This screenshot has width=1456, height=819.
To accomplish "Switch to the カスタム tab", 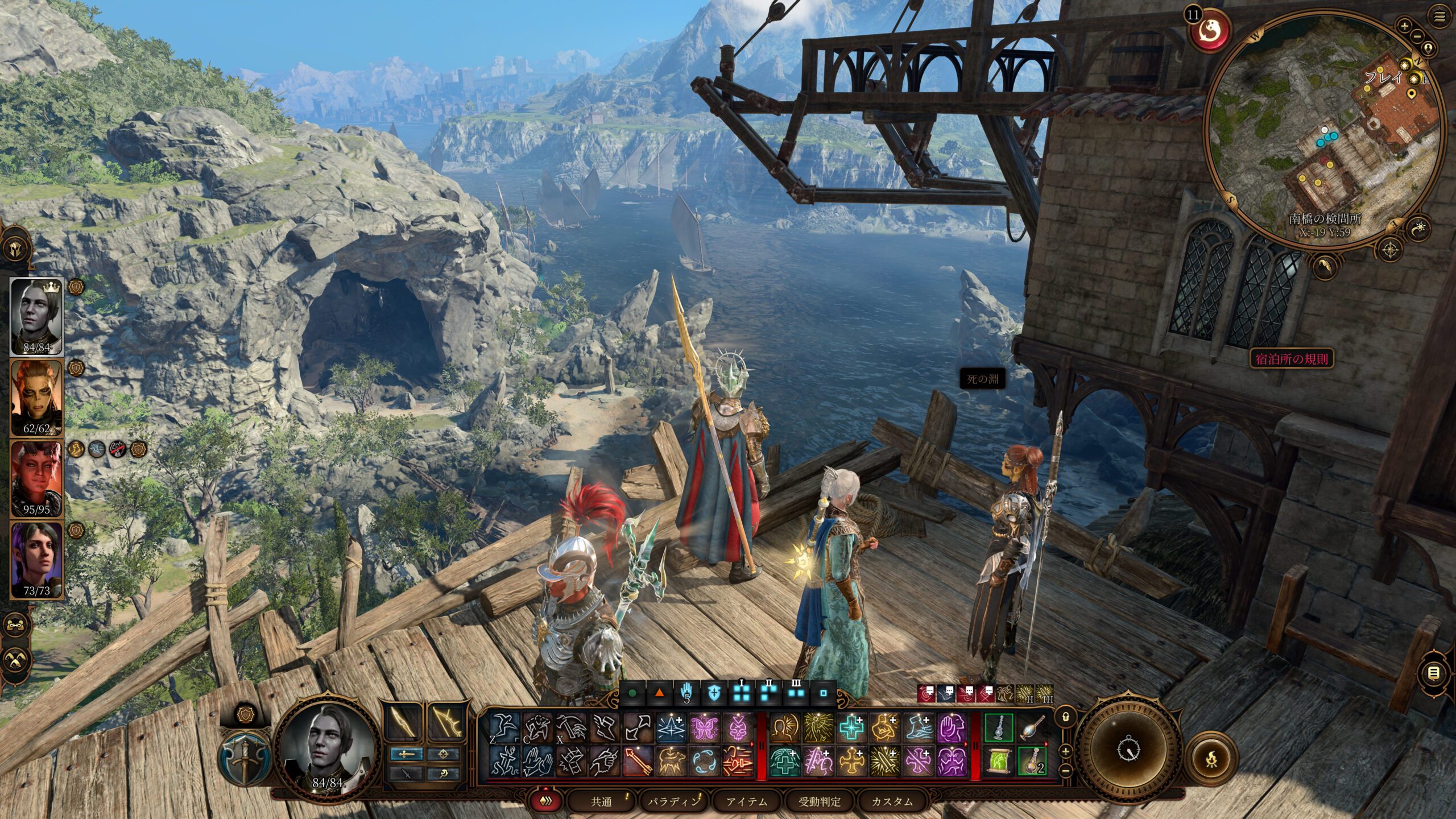I will (x=892, y=801).
